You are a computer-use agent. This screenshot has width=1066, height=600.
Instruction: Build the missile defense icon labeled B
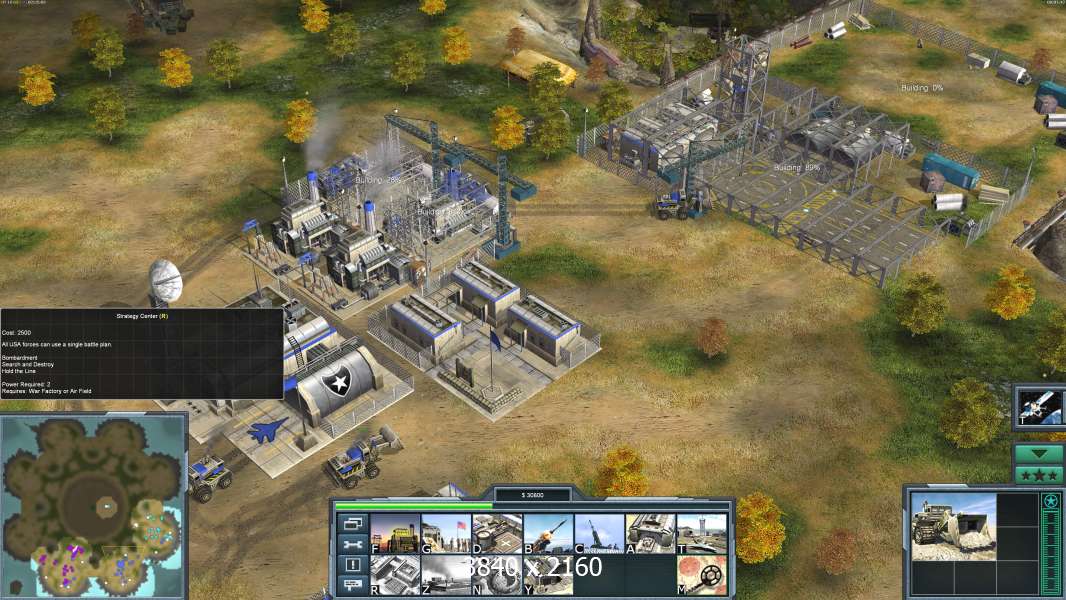pyautogui.click(x=548, y=534)
